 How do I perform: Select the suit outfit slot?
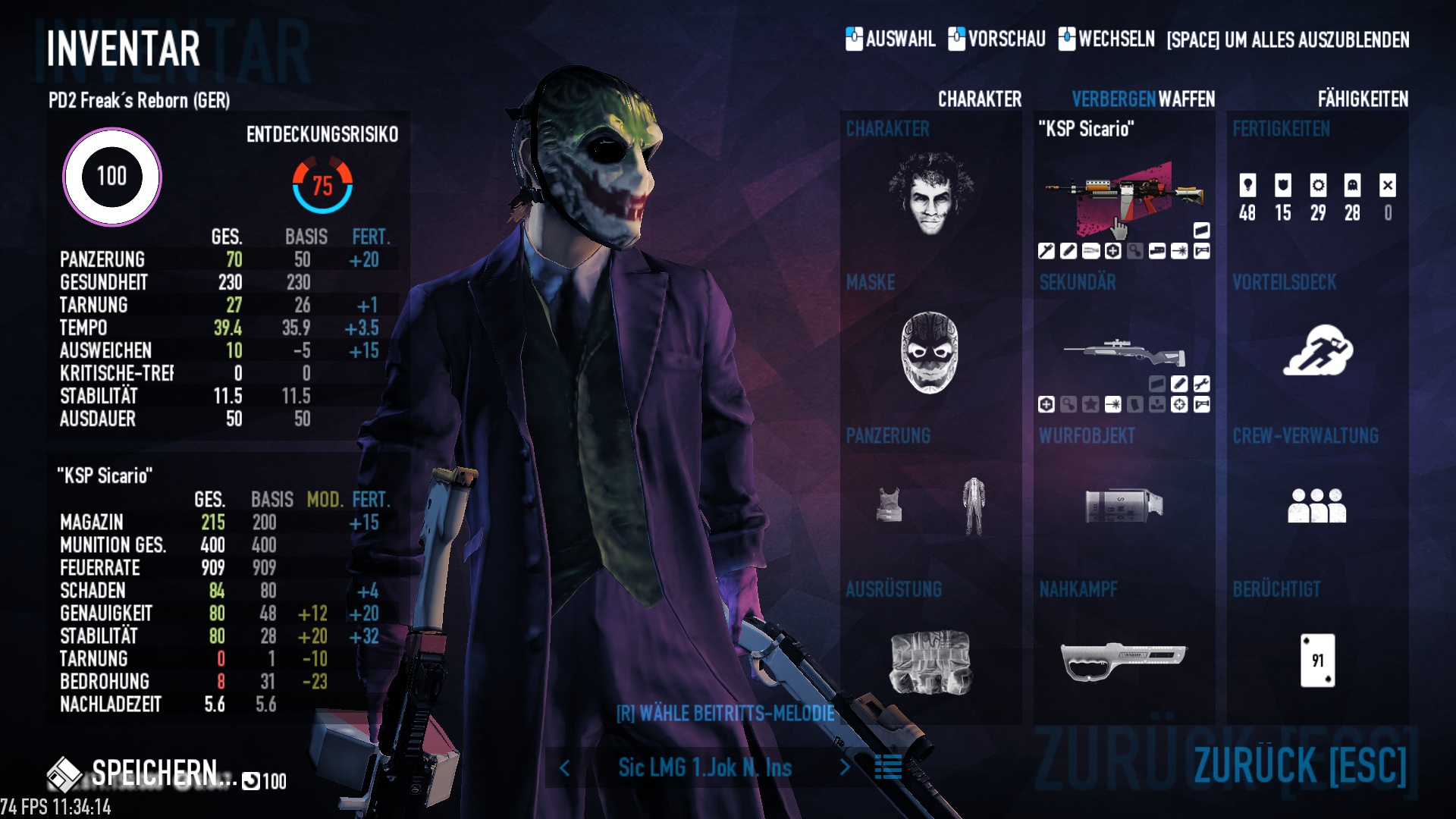click(x=974, y=506)
